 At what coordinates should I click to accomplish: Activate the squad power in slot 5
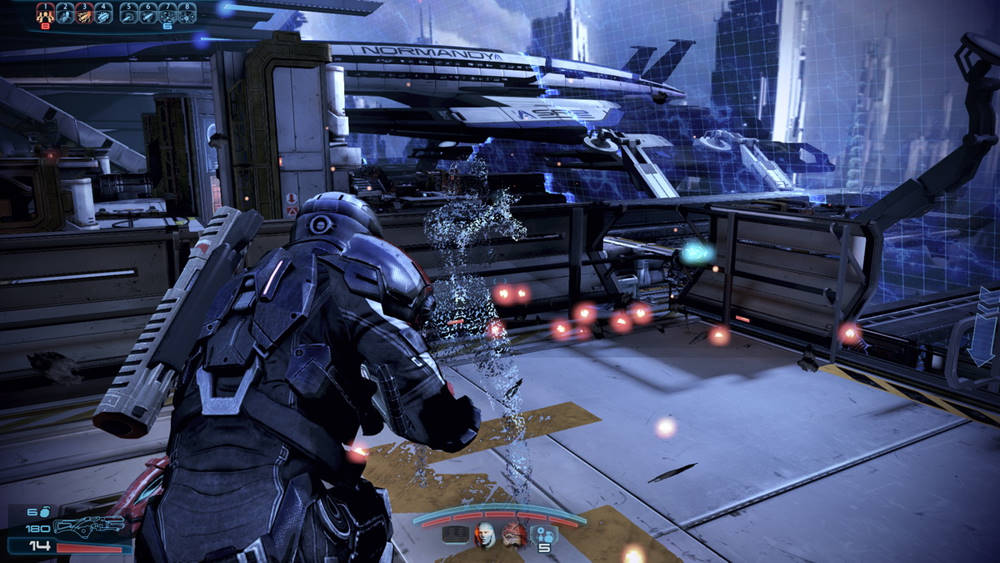tap(129, 13)
